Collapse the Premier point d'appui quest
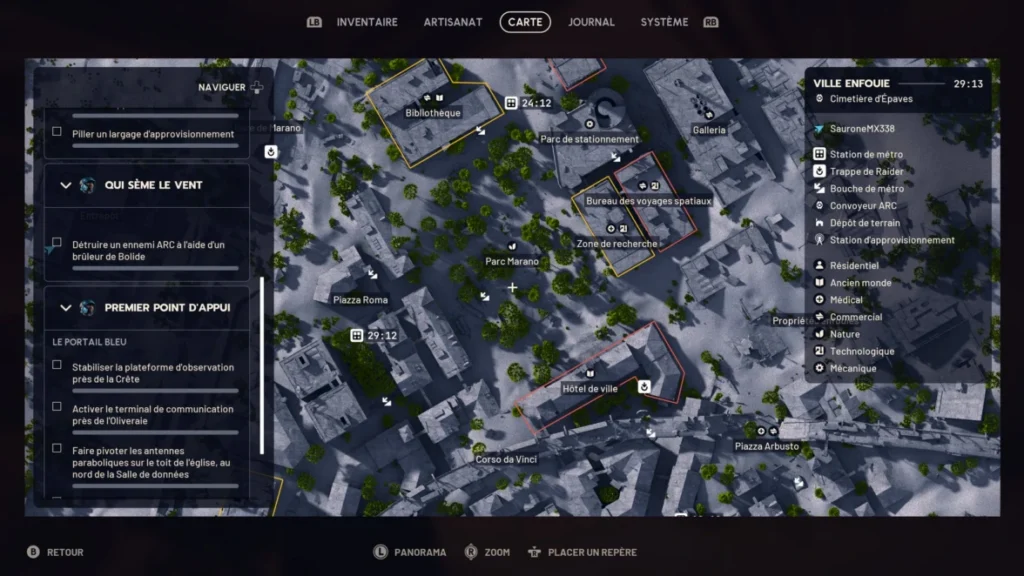This screenshot has height=576, width=1024. click(x=66, y=308)
